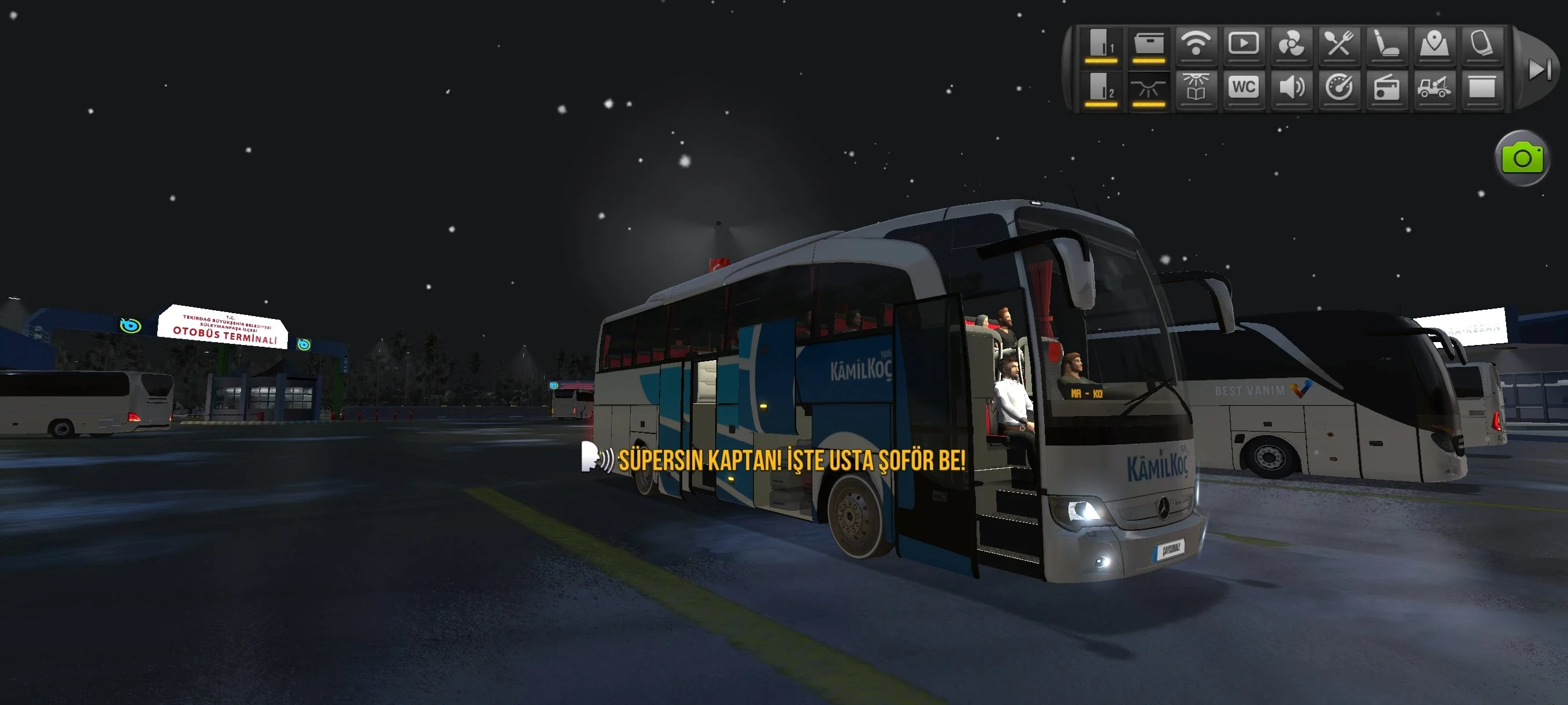The width and height of the screenshot is (1568, 705).
Task: Adjust the announcement speaker volume
Action: (x=1290, y=89)
